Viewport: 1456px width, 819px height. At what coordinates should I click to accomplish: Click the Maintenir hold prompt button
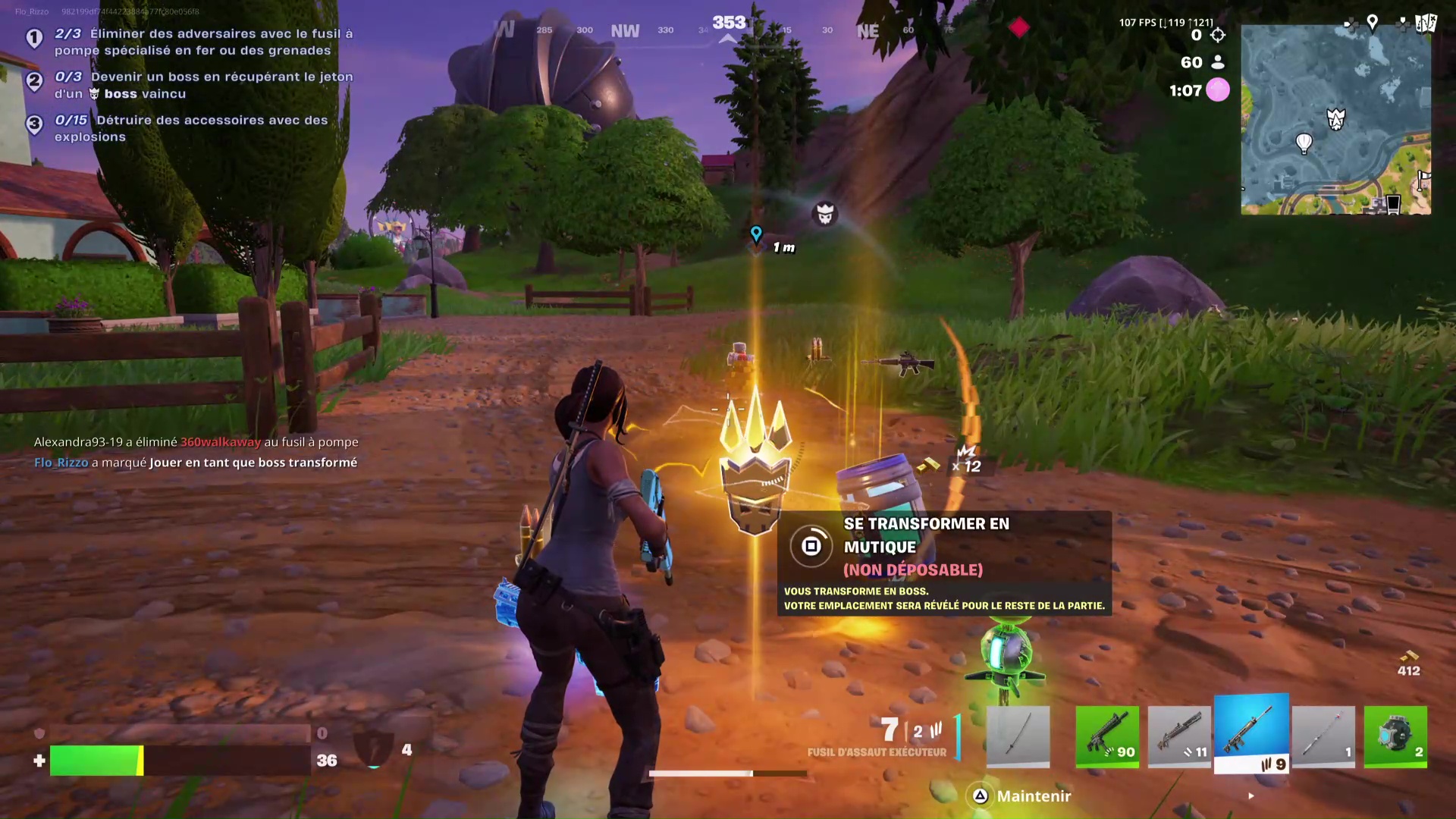tap(1018, 796)
